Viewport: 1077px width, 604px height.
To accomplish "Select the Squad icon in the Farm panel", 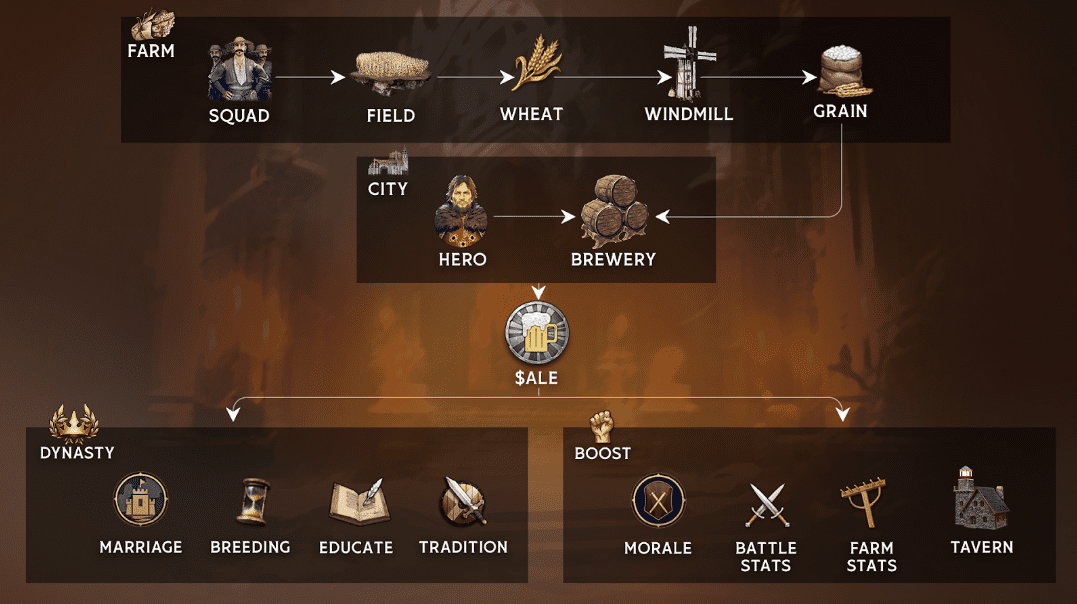I will coord(239,71).
